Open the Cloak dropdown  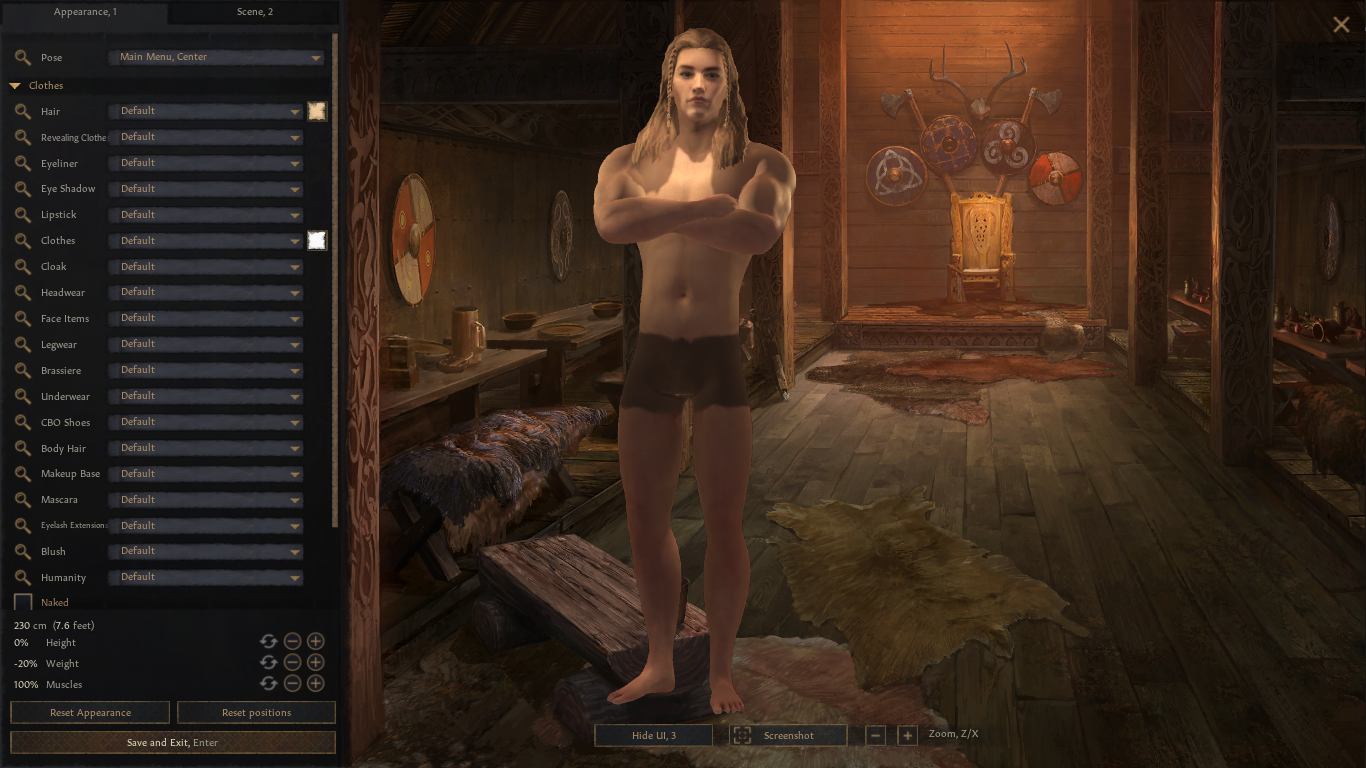(205, 267)
